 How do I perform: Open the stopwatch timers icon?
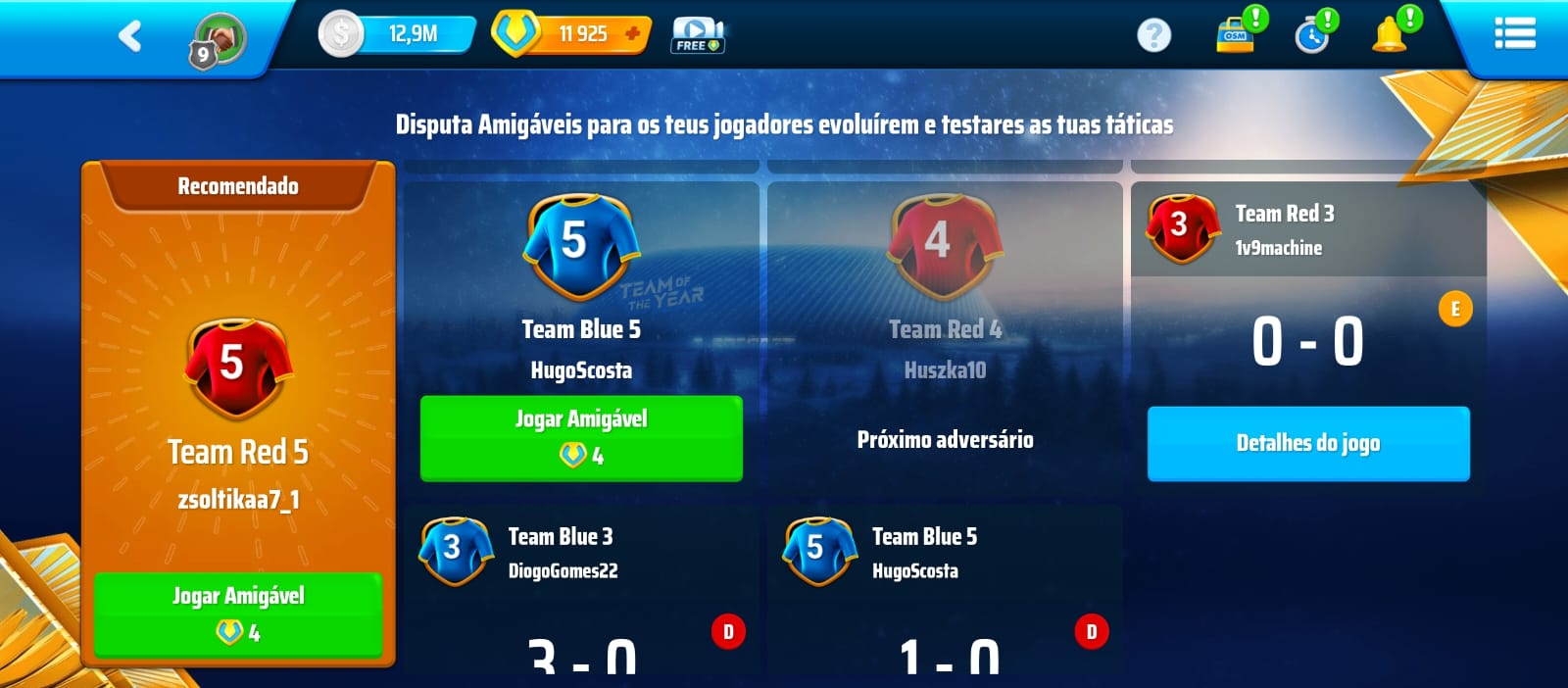1312,35
